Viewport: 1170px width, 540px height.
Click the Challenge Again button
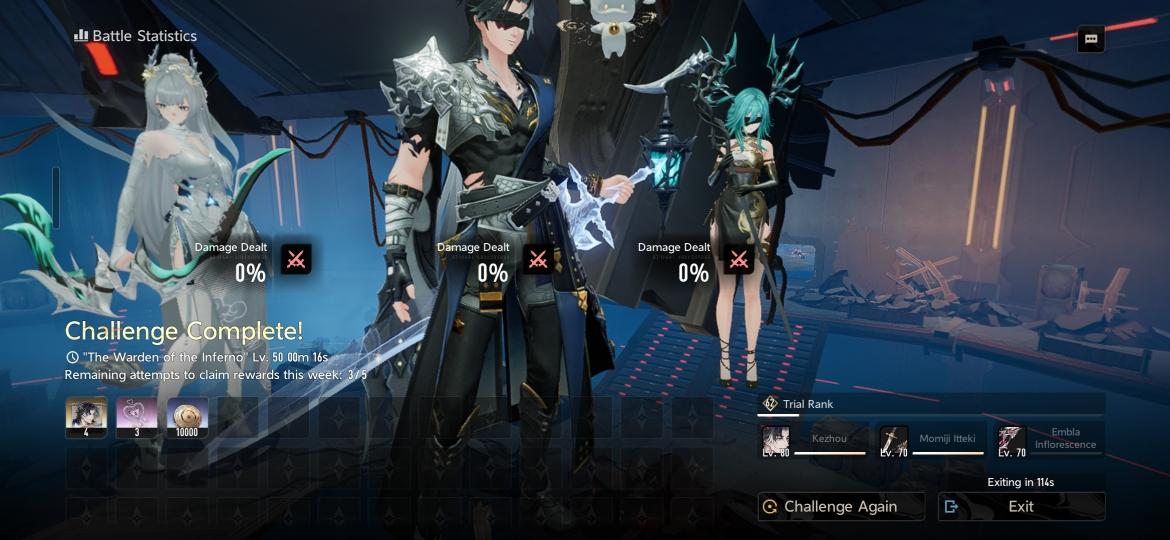point(840,506)
